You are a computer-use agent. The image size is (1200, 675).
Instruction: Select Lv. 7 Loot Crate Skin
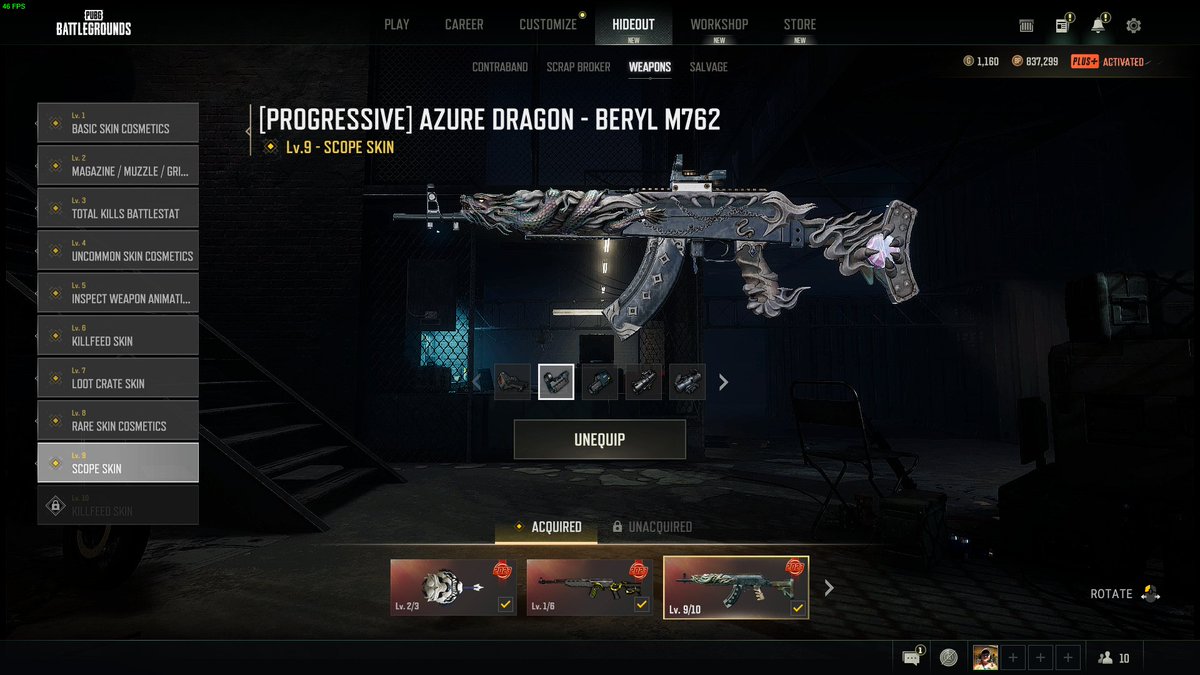[x=118, y=378]
